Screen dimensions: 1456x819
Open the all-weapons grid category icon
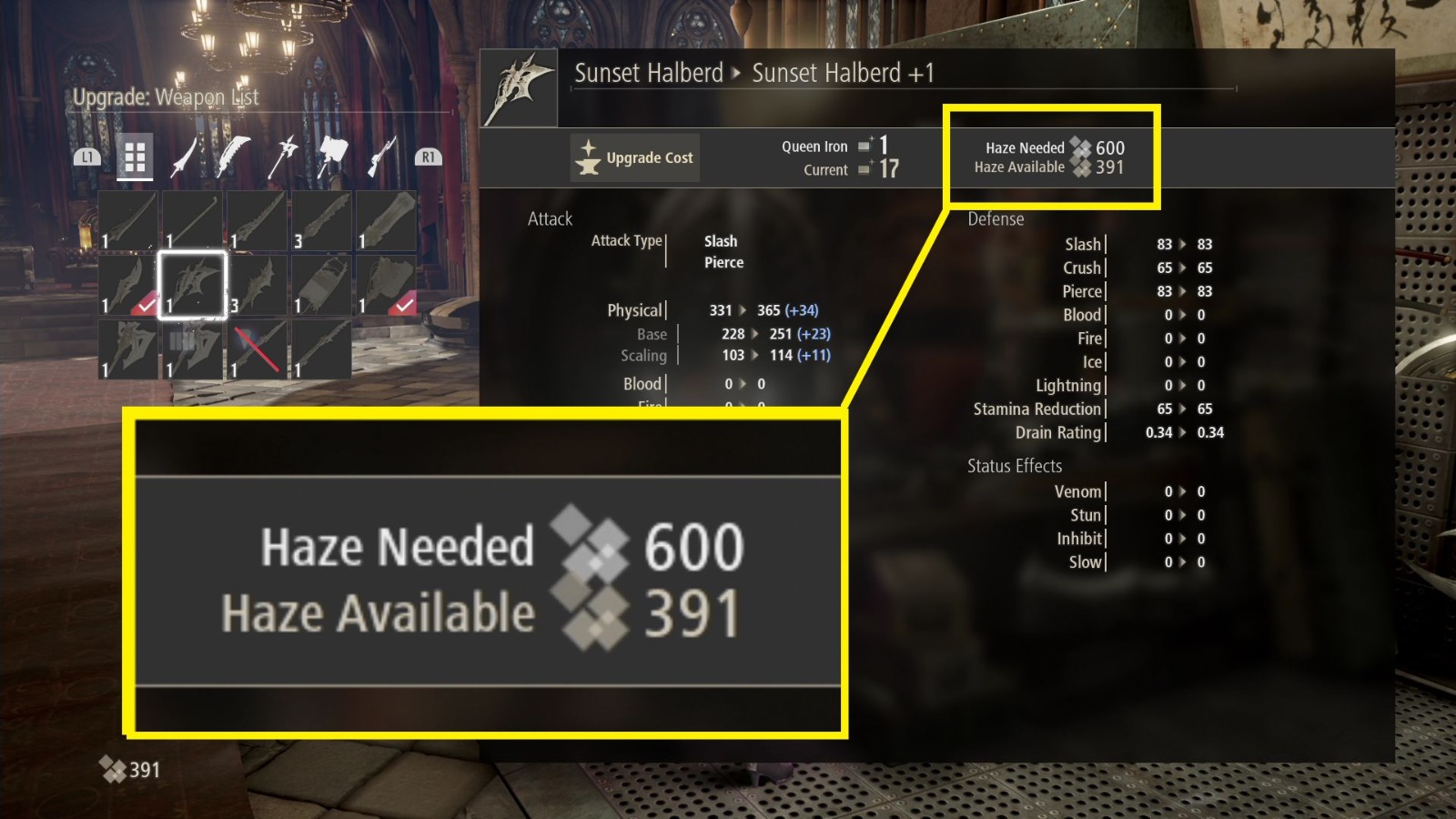(x=136, y=157)
